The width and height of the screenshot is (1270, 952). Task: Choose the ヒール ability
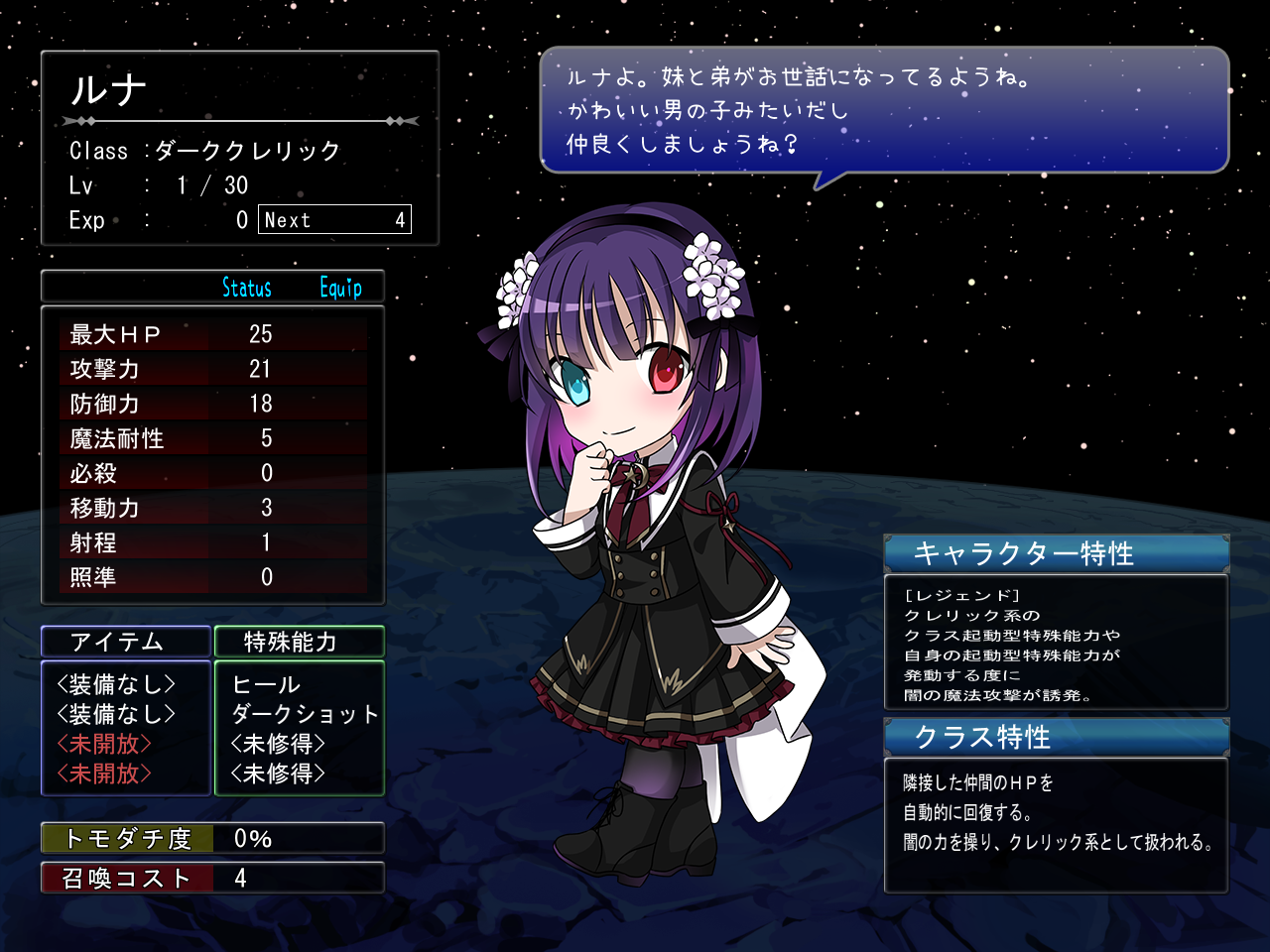(266, 684)
